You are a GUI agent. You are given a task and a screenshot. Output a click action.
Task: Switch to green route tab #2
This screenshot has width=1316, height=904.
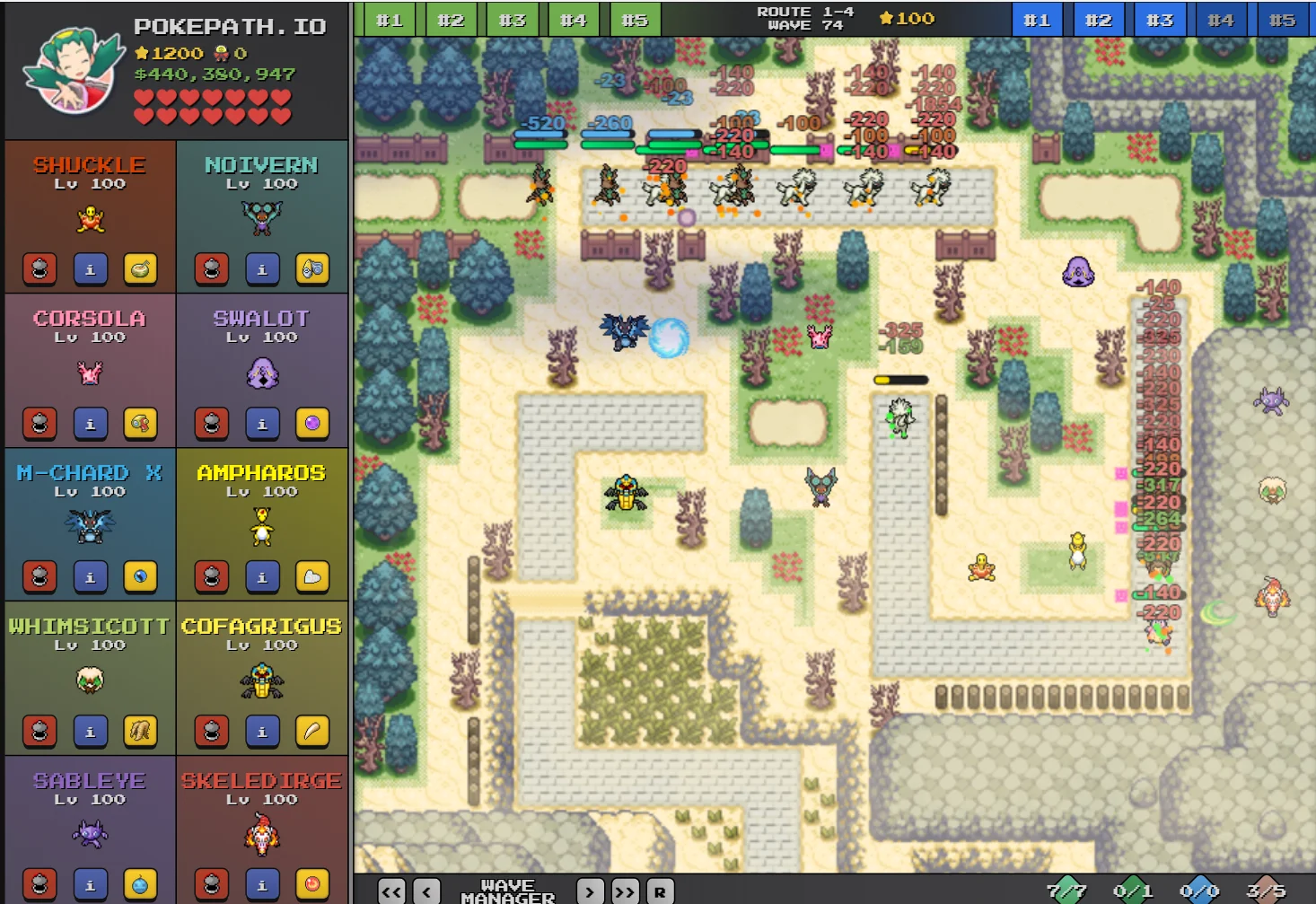coord(452,18)
